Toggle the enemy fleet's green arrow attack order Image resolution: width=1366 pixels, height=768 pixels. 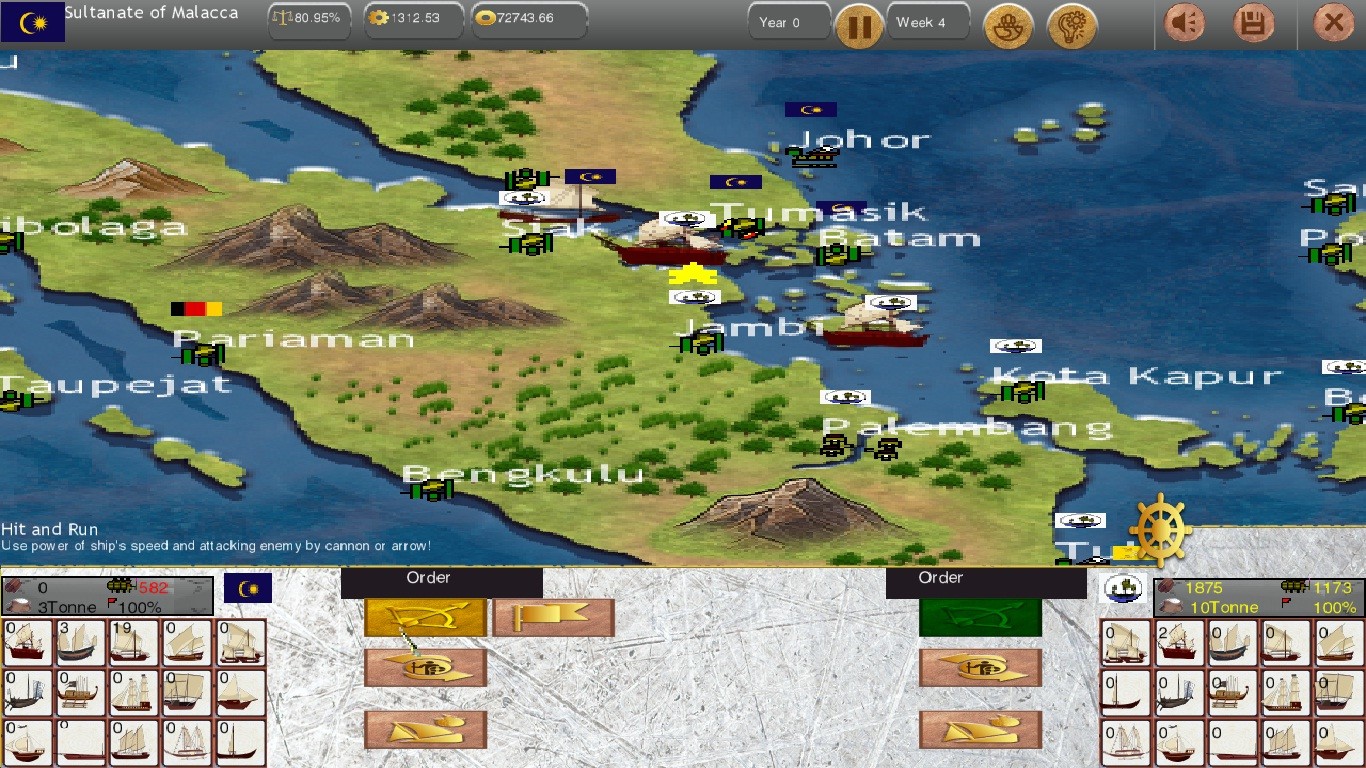coord(980,618)
